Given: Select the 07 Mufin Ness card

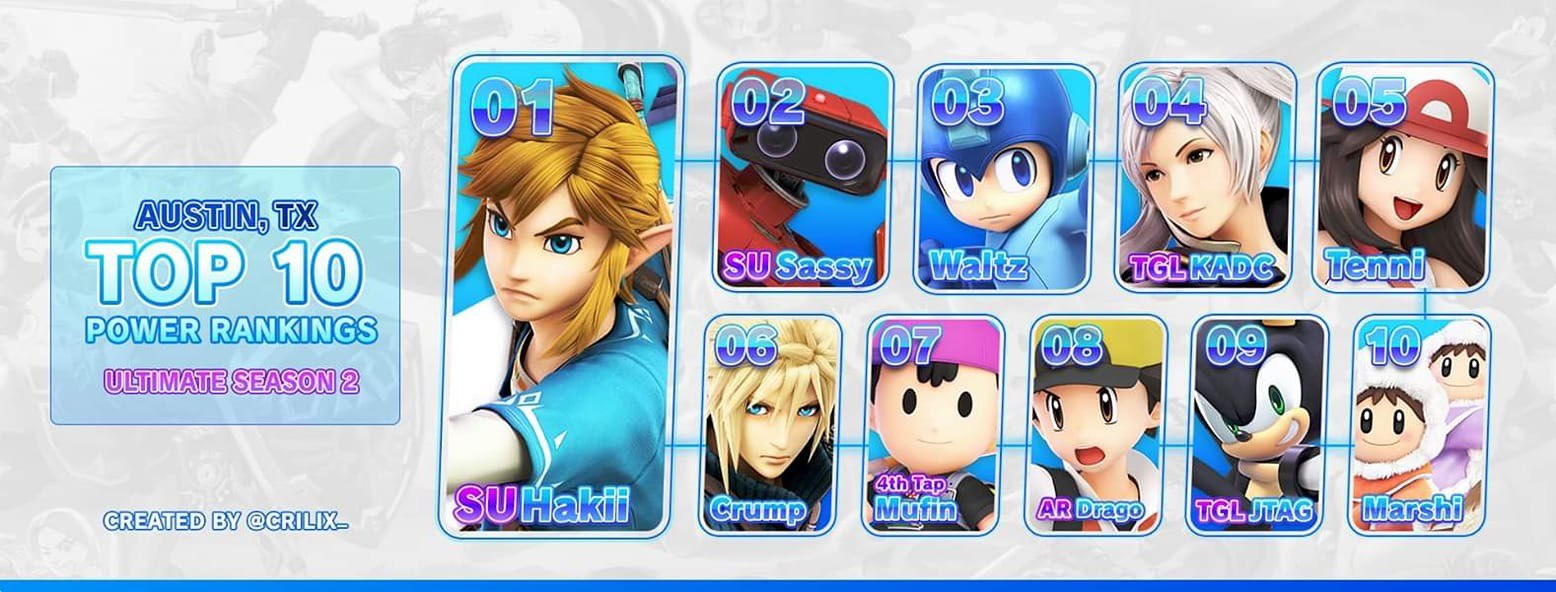Looking at the screenshot, I should [933, 424].
